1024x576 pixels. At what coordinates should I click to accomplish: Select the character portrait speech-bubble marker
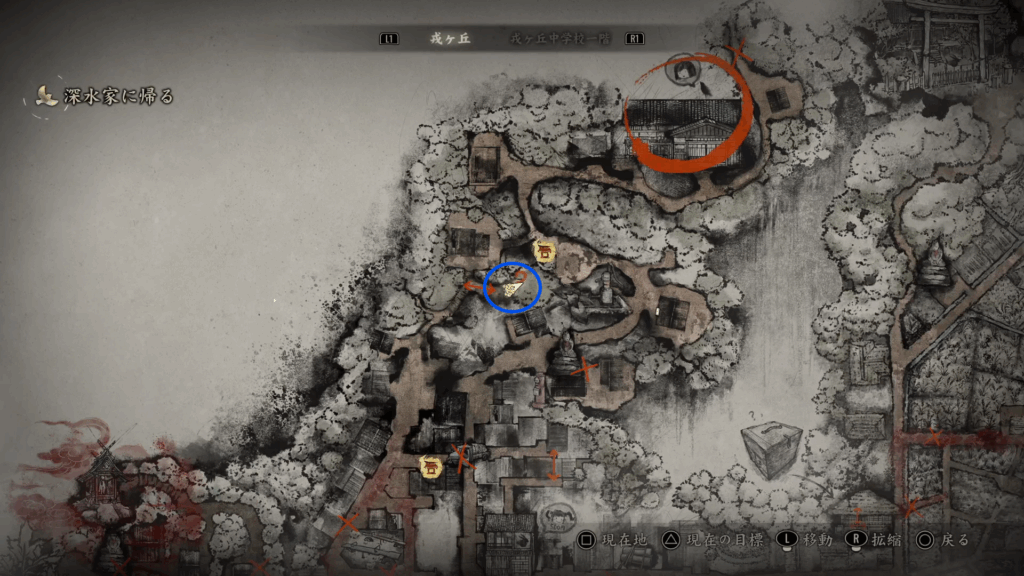click(x=684, y=71)
